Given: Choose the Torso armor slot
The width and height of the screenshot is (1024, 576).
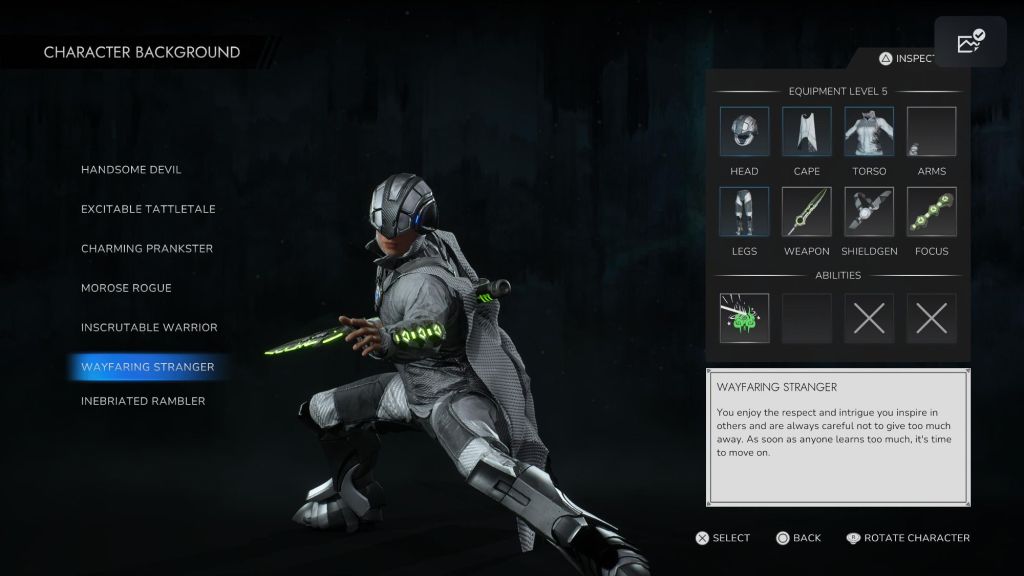Looking at the screenshot, I should coord(869,132).
